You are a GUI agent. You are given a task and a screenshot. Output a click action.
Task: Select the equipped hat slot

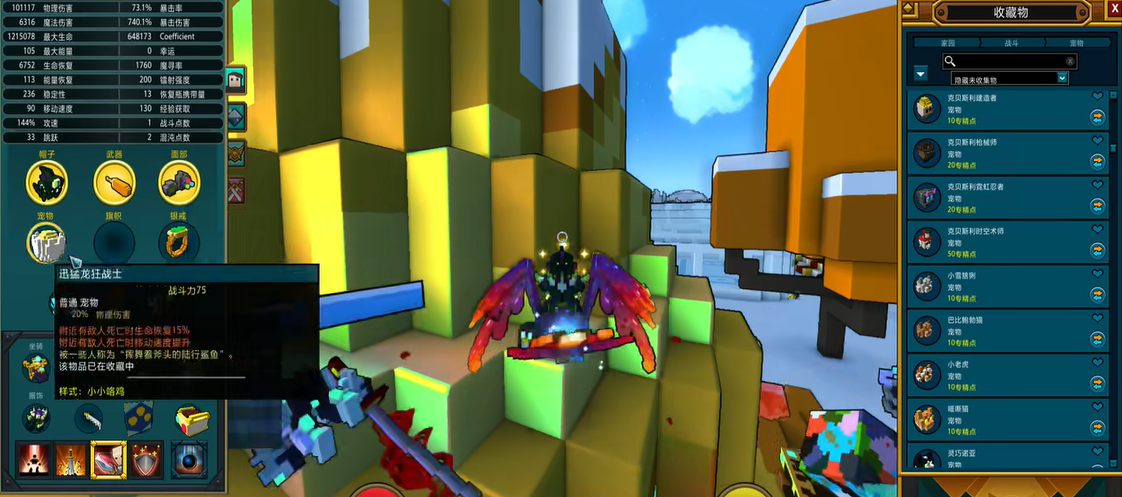coord(46,181)
